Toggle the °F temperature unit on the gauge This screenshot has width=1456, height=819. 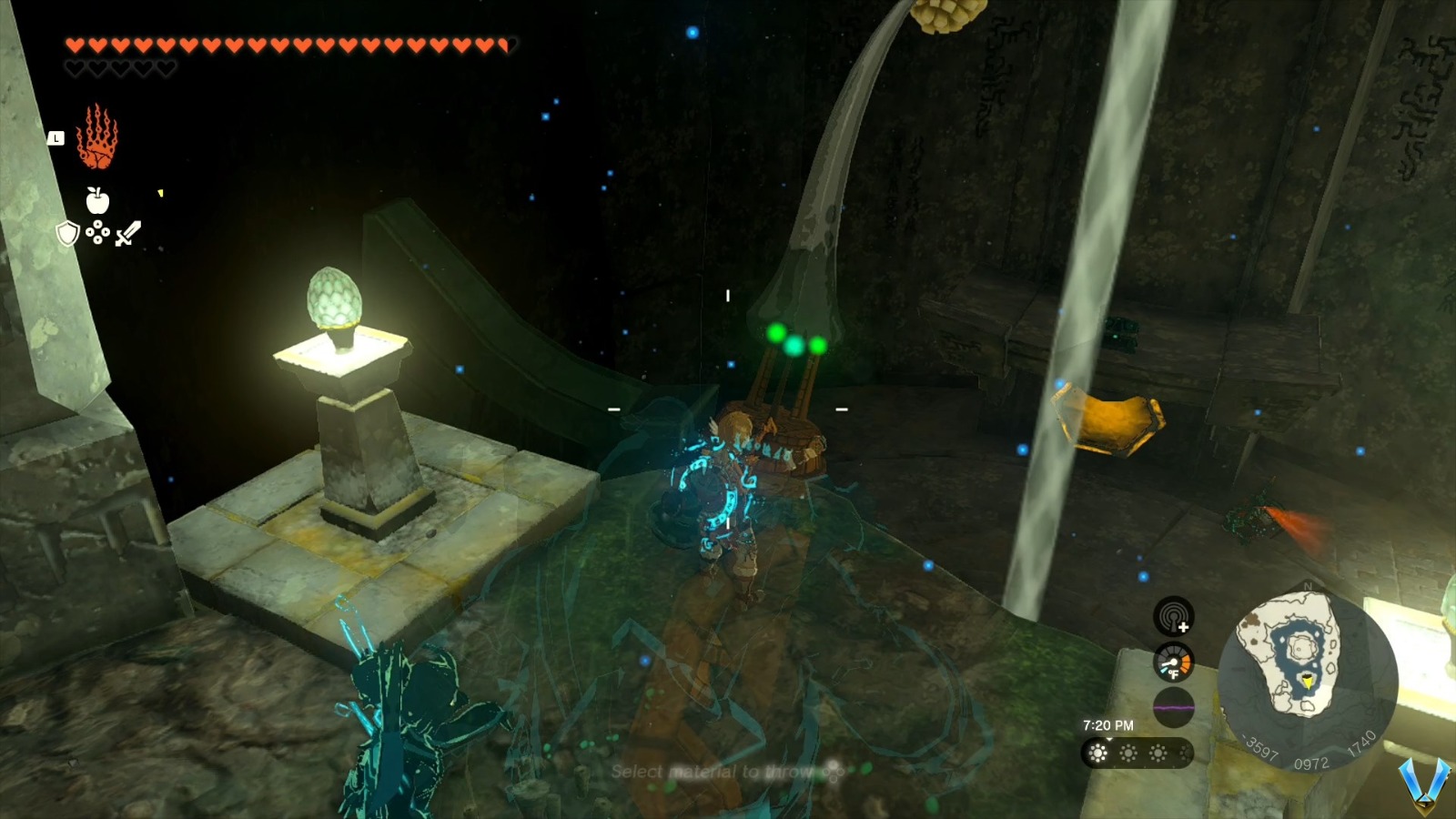[x=1175, y=673]
